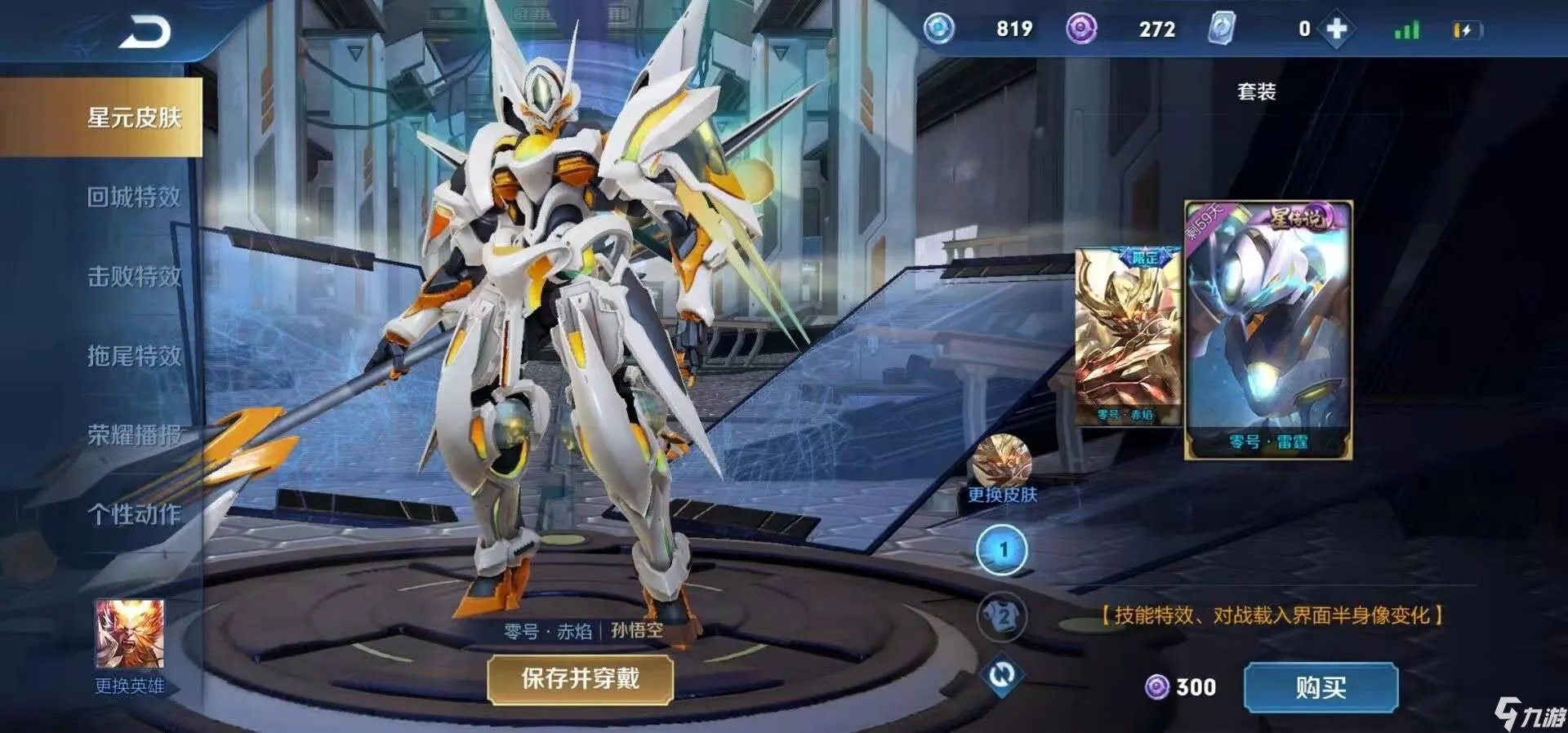
Task: Open the 回城特效 tab
Action: (x=134, y=197)
